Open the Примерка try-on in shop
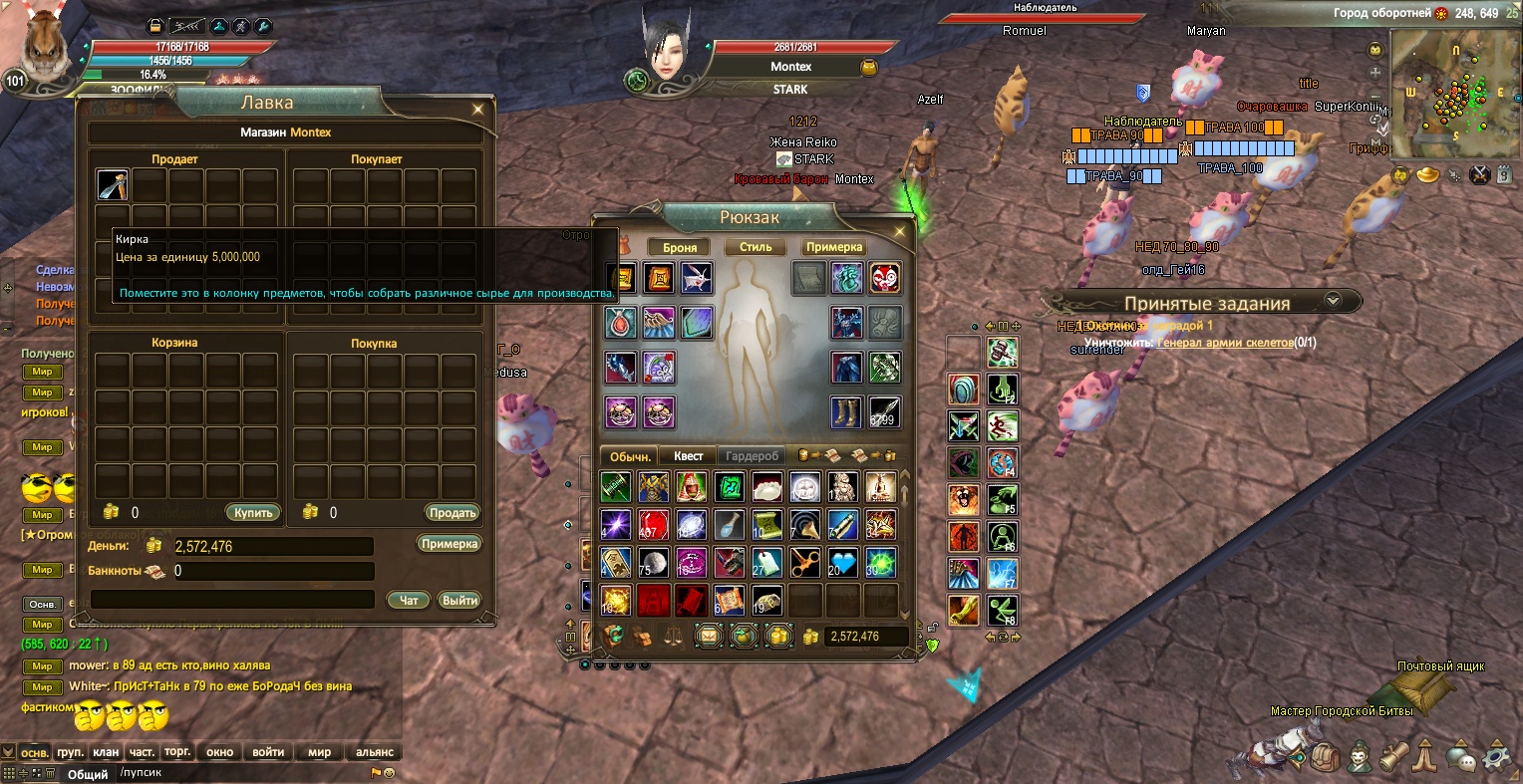 pos(449,544)
